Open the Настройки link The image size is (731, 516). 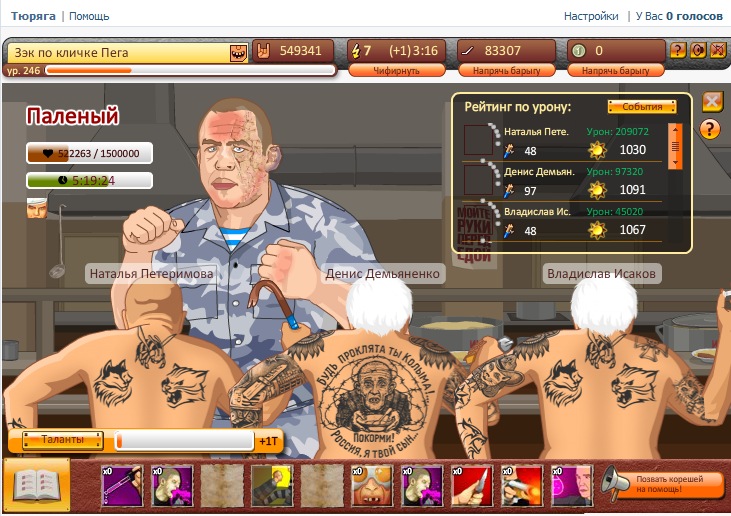point(591,16)
